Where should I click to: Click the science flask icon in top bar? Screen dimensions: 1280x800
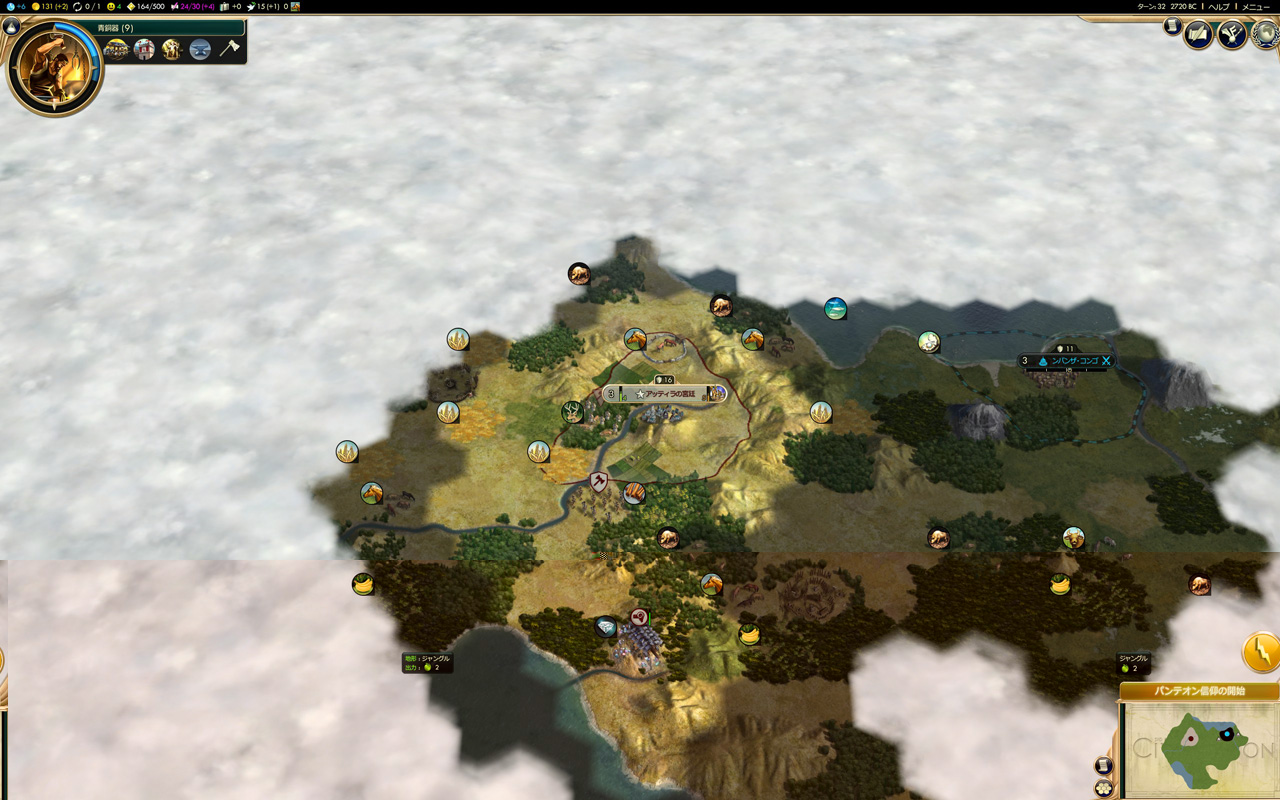[10, 6]
